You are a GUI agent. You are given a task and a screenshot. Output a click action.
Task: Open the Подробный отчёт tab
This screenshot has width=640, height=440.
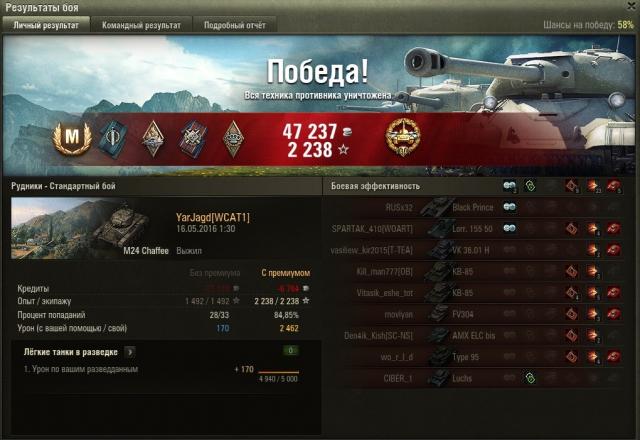[x=234, y=25]
